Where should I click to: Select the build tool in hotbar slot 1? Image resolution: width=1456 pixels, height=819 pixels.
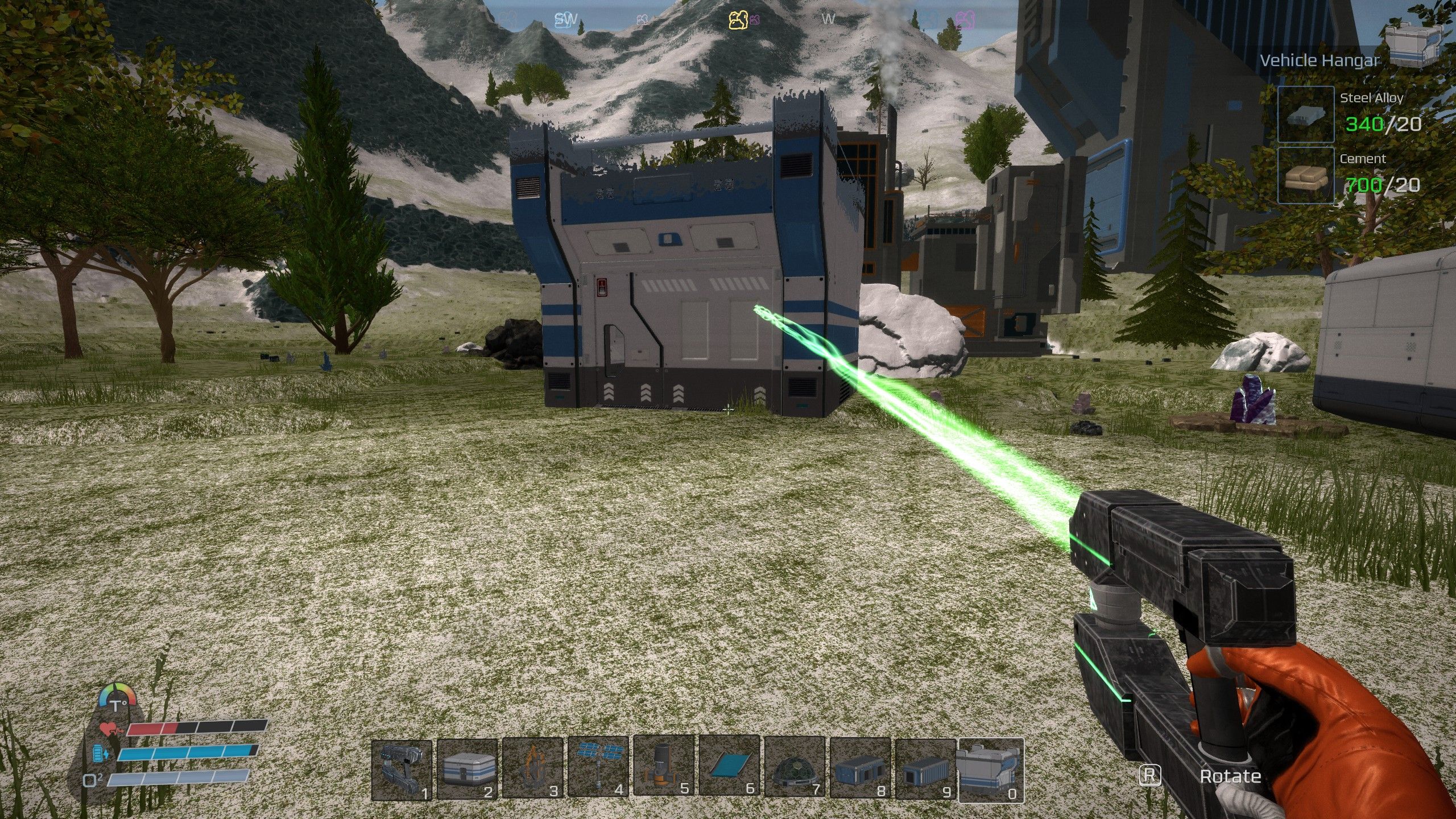(402, 770)
